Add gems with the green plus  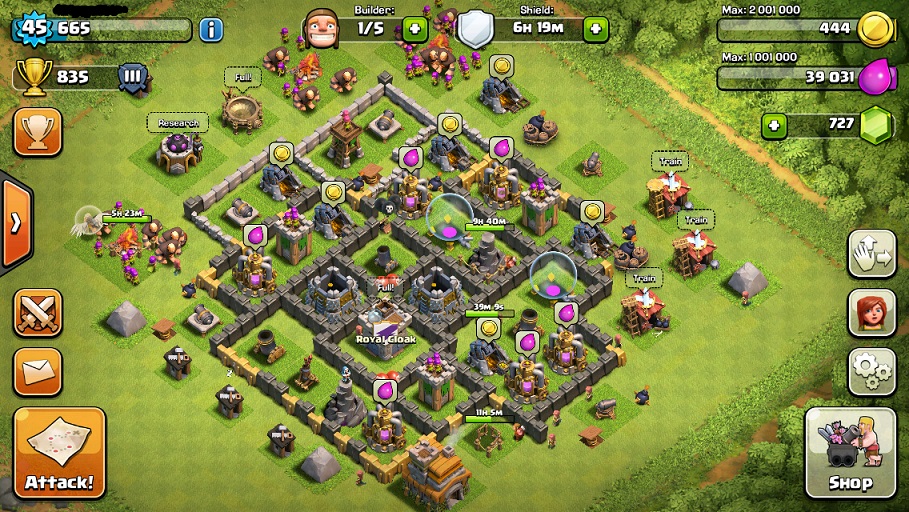(772, 125)
